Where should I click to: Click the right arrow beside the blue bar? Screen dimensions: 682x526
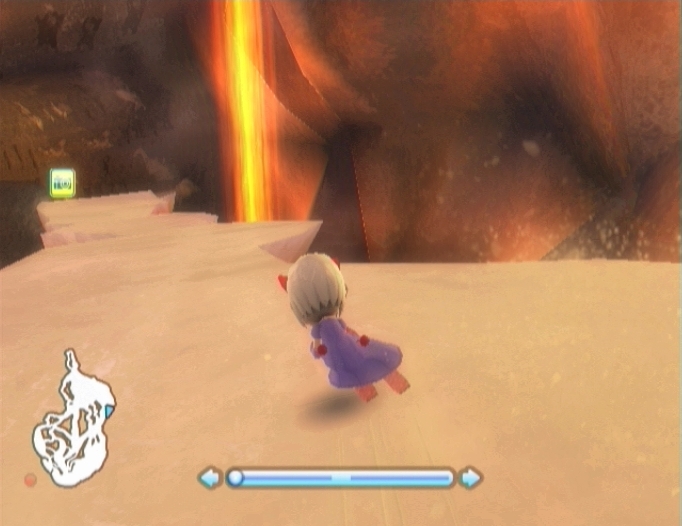click(x=470, y=478)
